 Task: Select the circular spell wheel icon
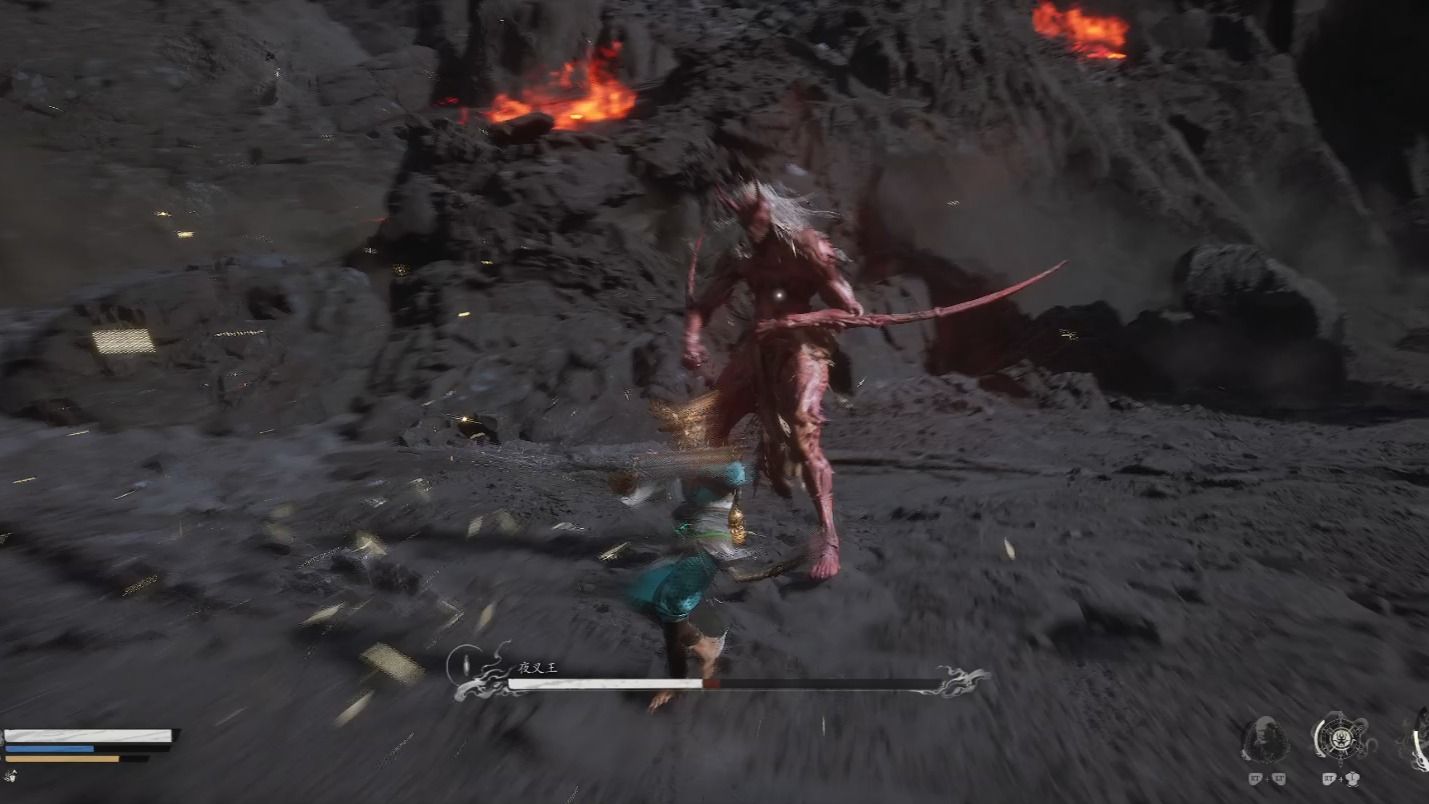(x=1340, y=739)
